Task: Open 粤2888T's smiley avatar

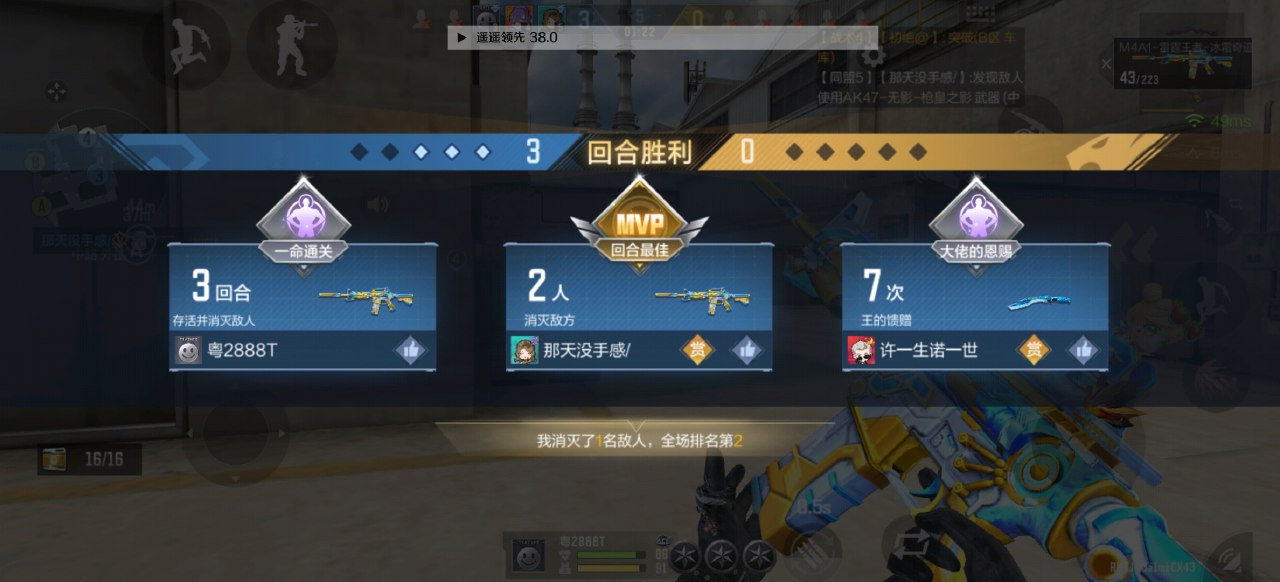Action: pyautogui.click(x=189, y=350)
